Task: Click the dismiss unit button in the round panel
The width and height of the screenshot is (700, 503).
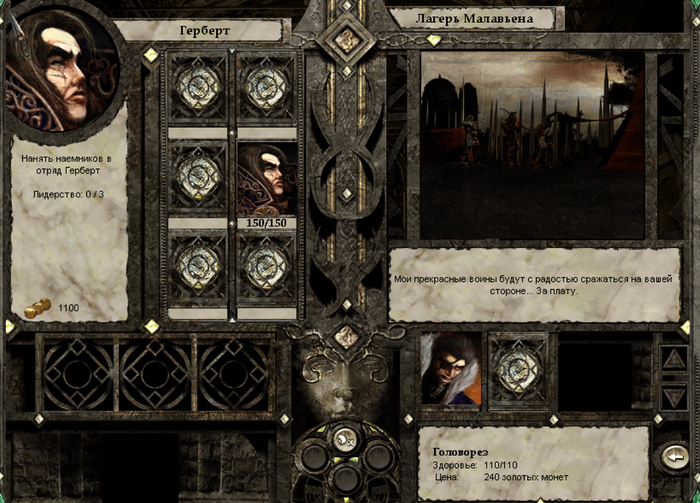Action: pos(346,437)
